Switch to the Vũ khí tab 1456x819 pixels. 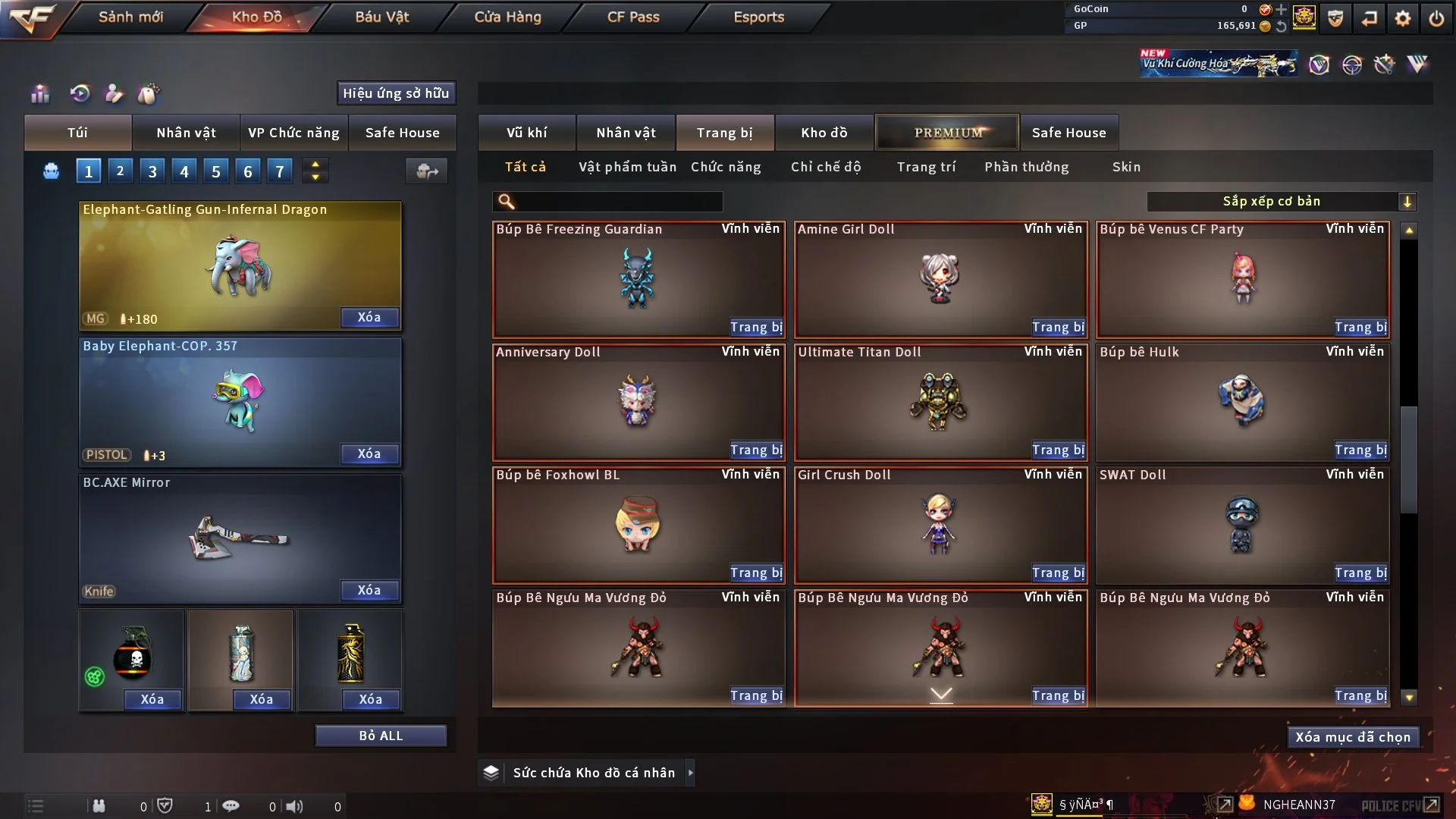tap(526, 133)
